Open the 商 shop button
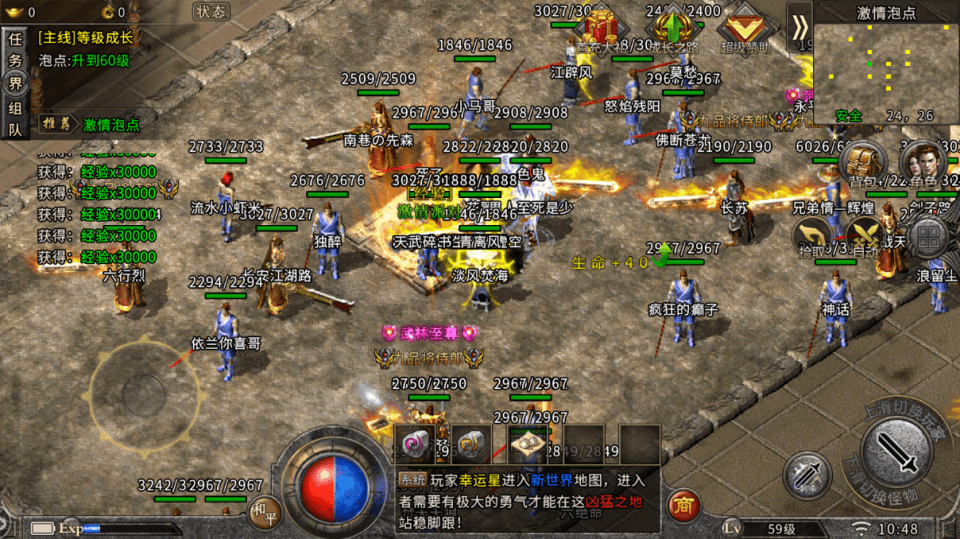Screen dimensions: 960x539 click(683, 504)
